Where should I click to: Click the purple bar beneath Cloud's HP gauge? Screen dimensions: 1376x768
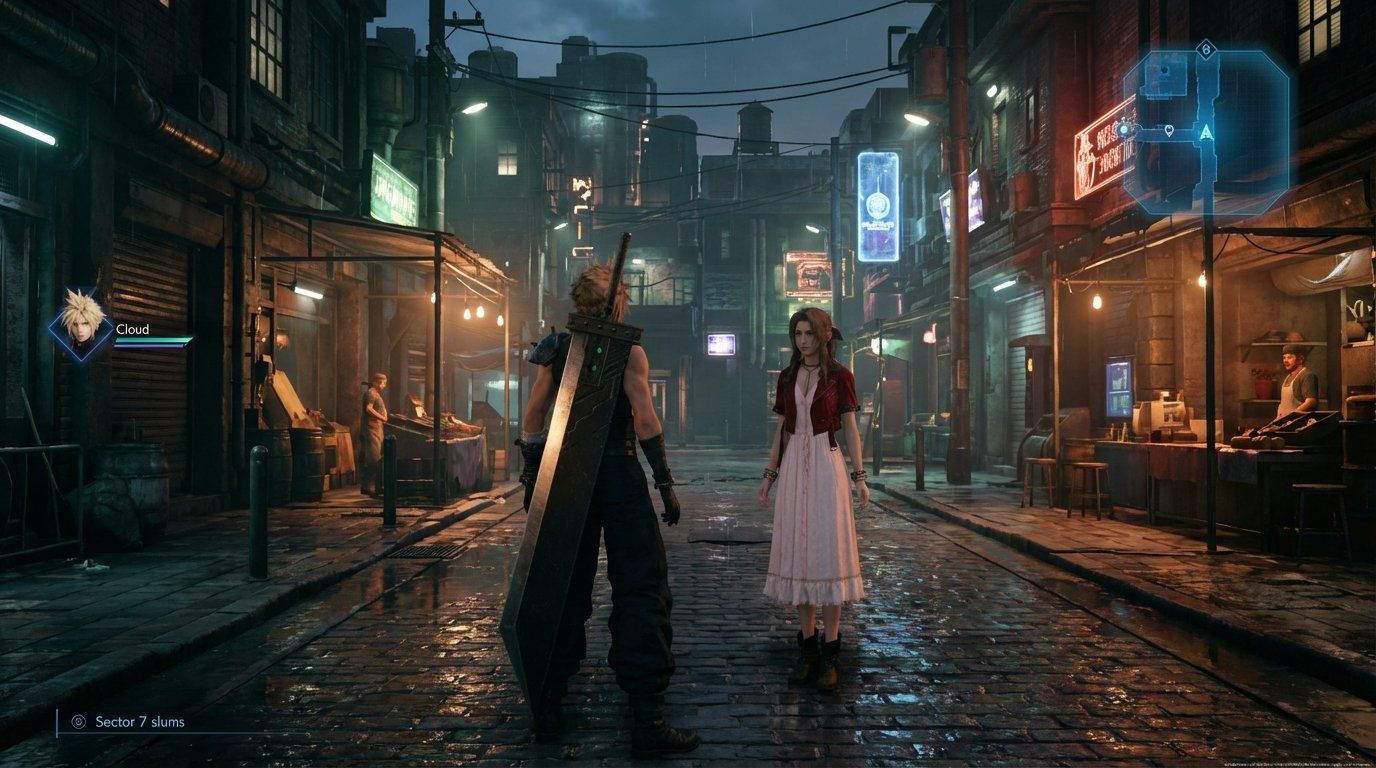pyautogui.click(x=148, y=346)
